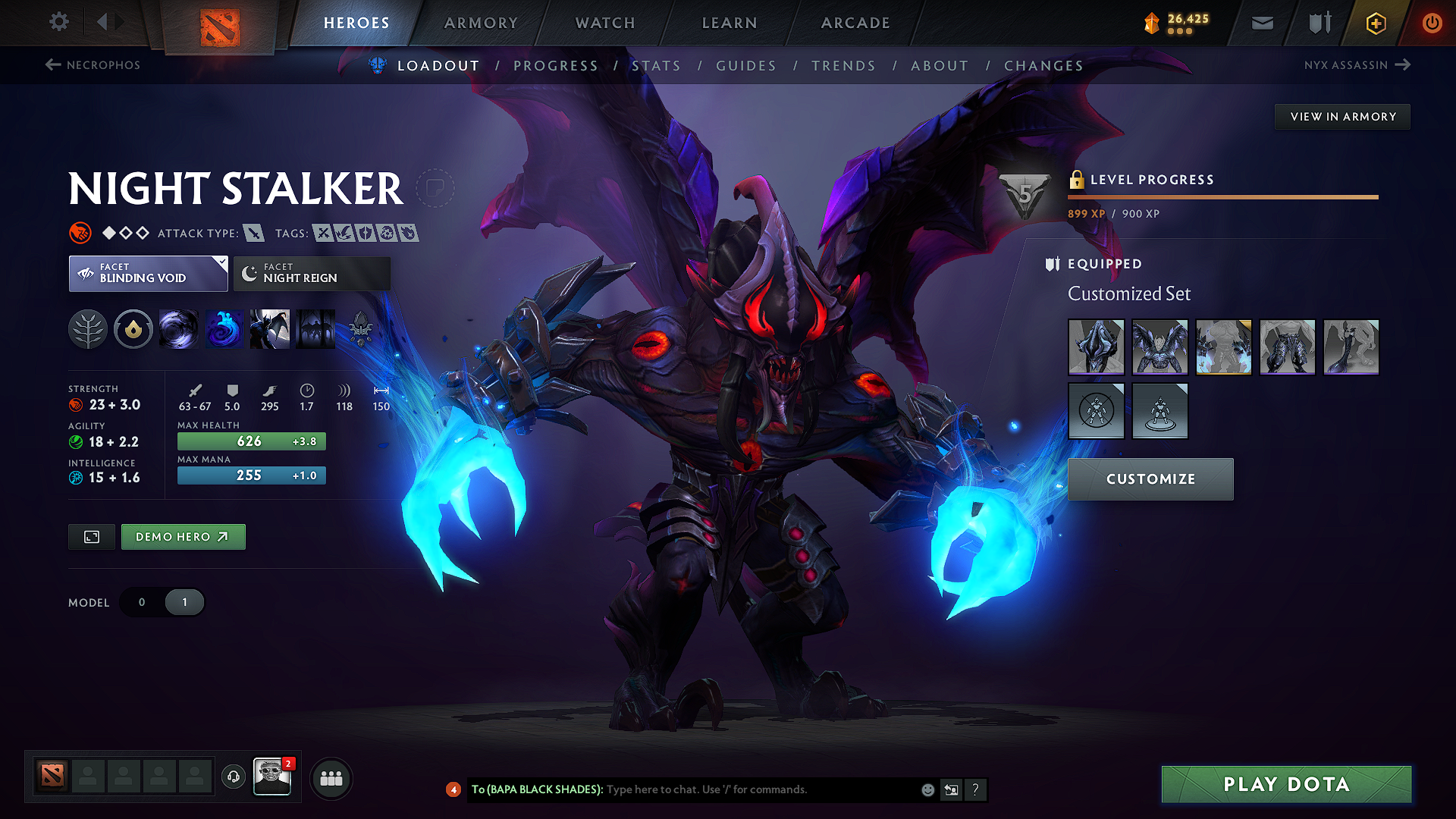This screenshot has width=1456, height=819.
Task: Advance to Nyx Assassin hero page
Action: 1357,65
